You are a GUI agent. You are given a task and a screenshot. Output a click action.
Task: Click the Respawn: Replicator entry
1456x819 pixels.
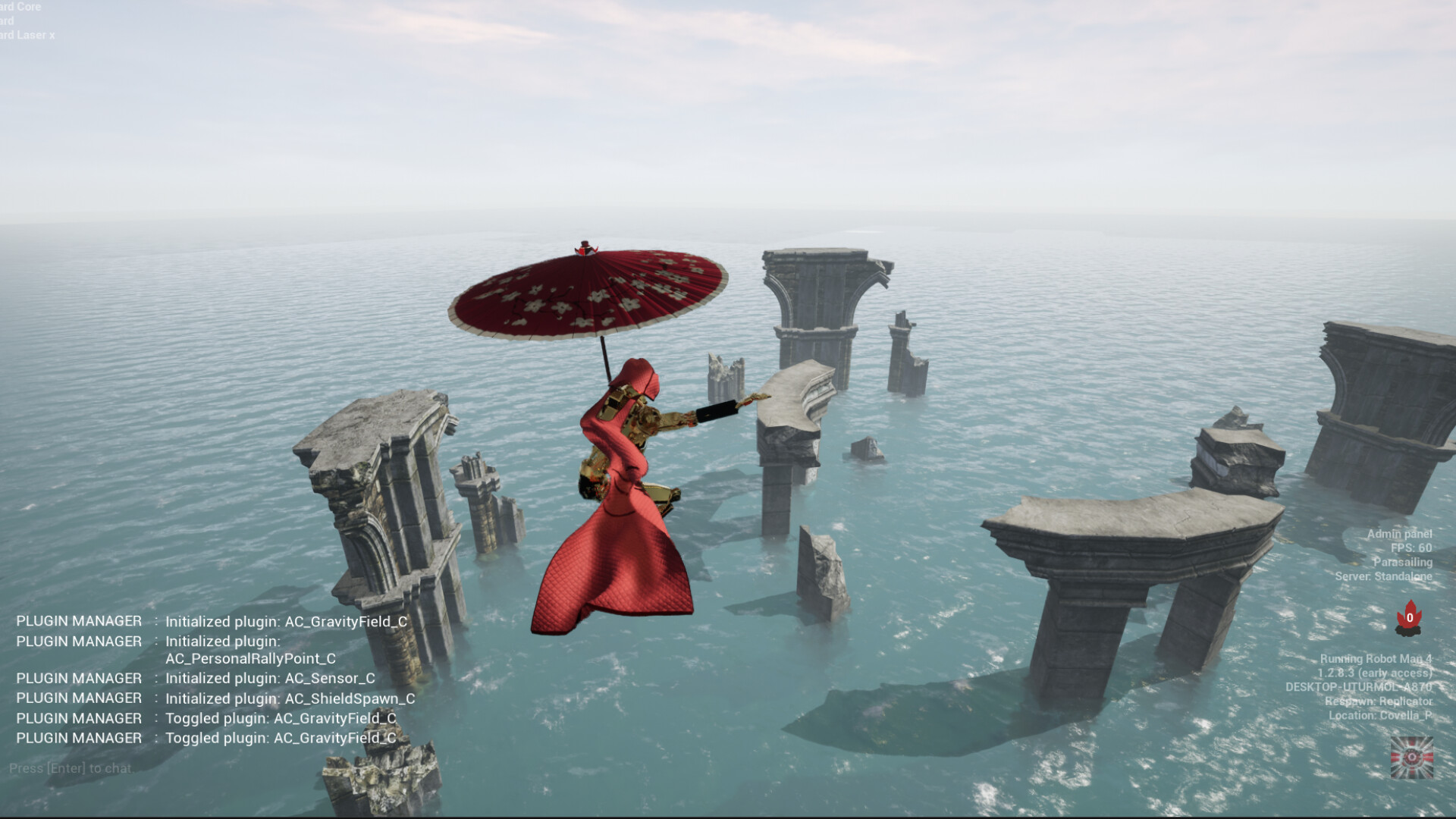tap(1378, 701)
